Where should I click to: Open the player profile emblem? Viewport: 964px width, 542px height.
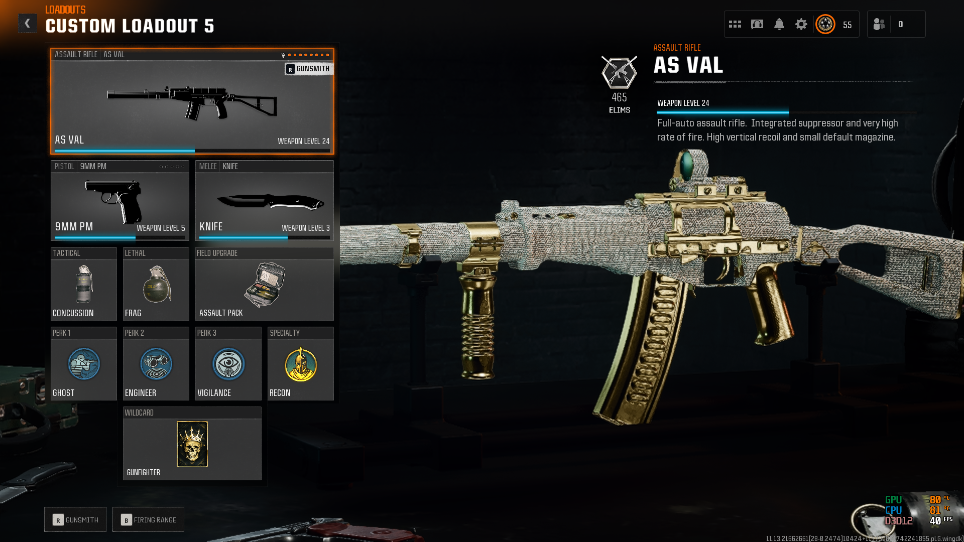click(x=825, y=24)
